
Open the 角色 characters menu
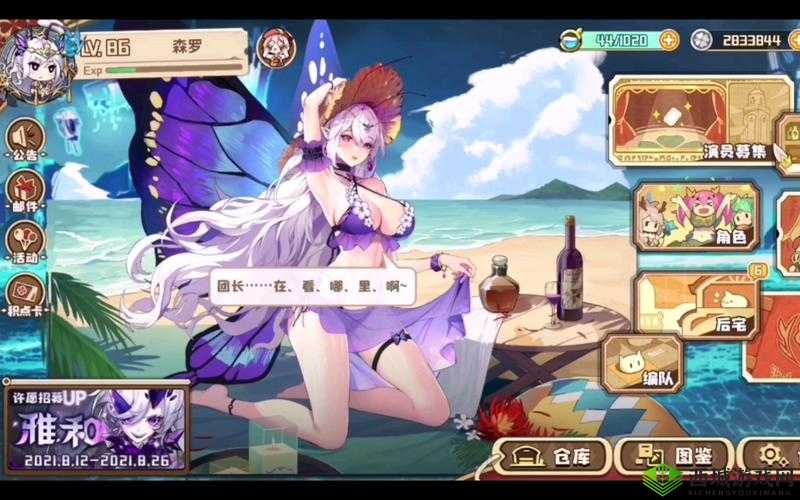696,215
